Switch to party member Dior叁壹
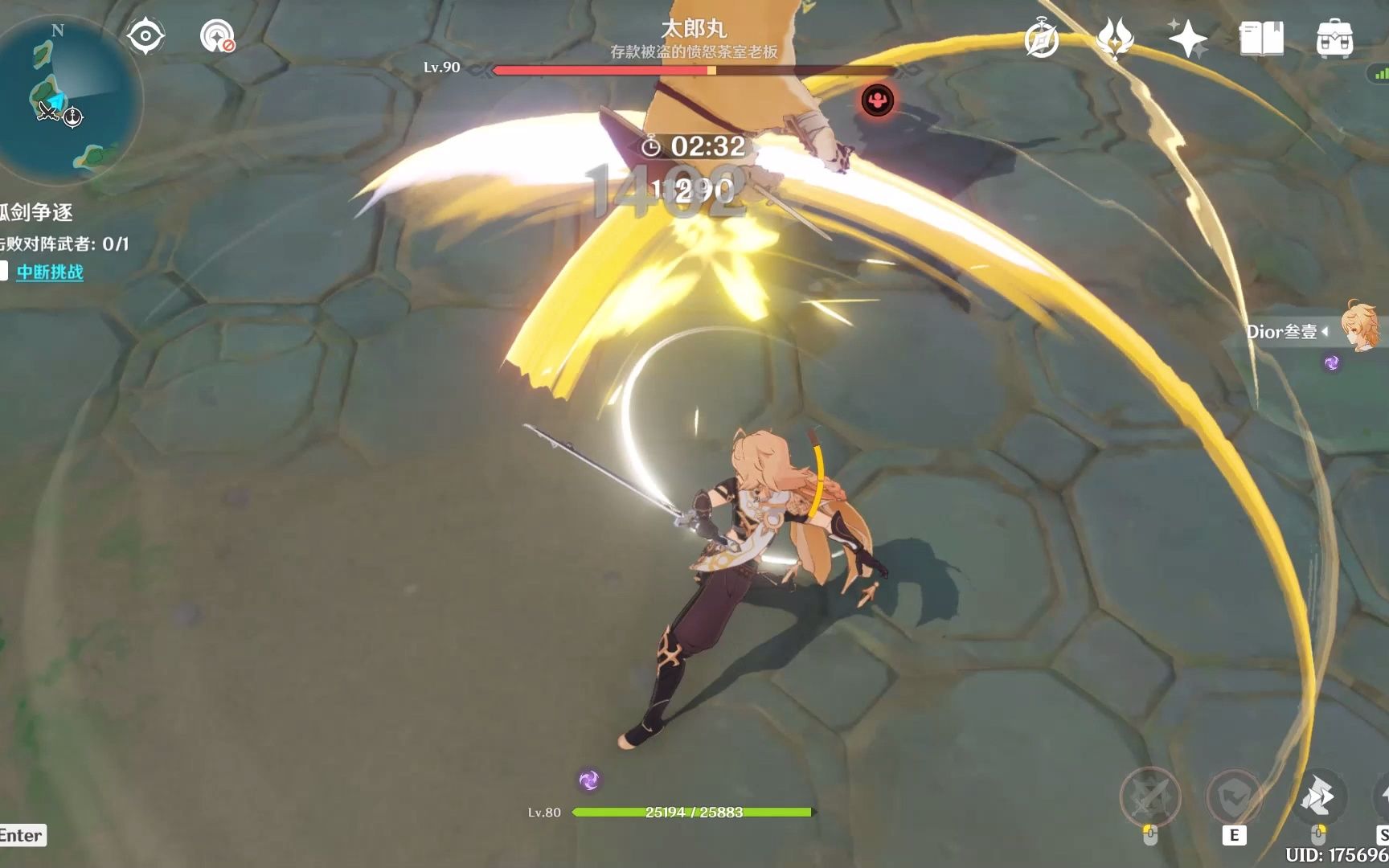 (1358, 330)
